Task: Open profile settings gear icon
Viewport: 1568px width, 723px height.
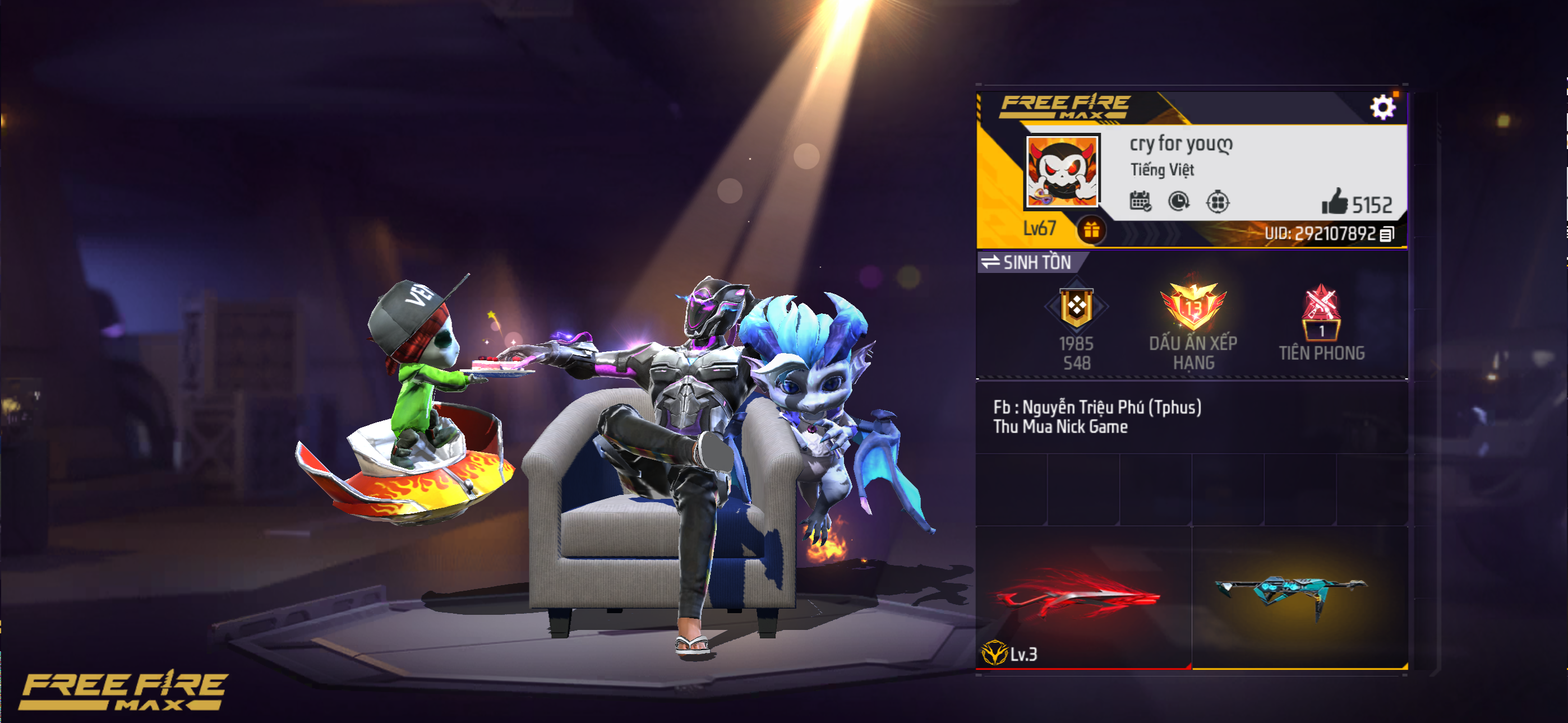Action: point(1382,108)
